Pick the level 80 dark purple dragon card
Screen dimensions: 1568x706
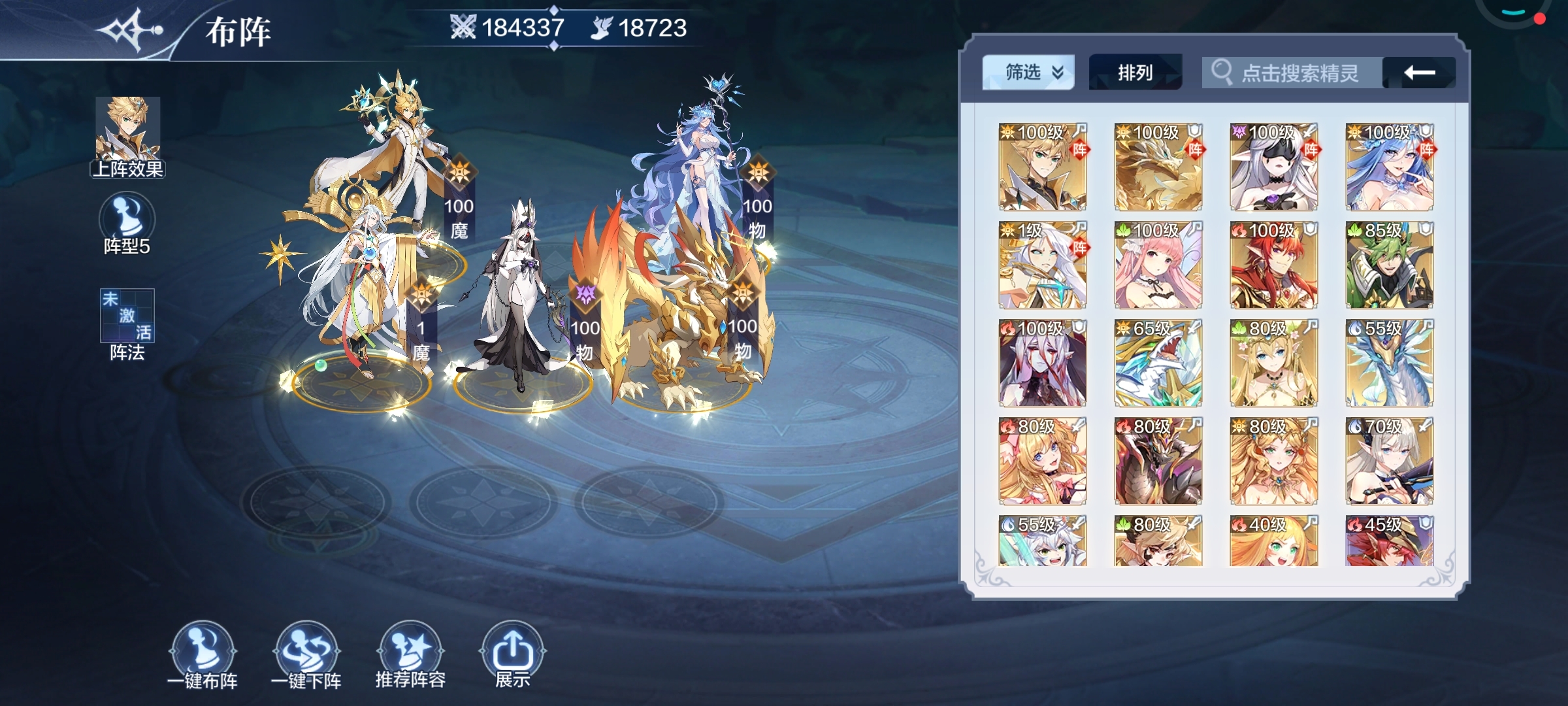[x=1158, y=461]
